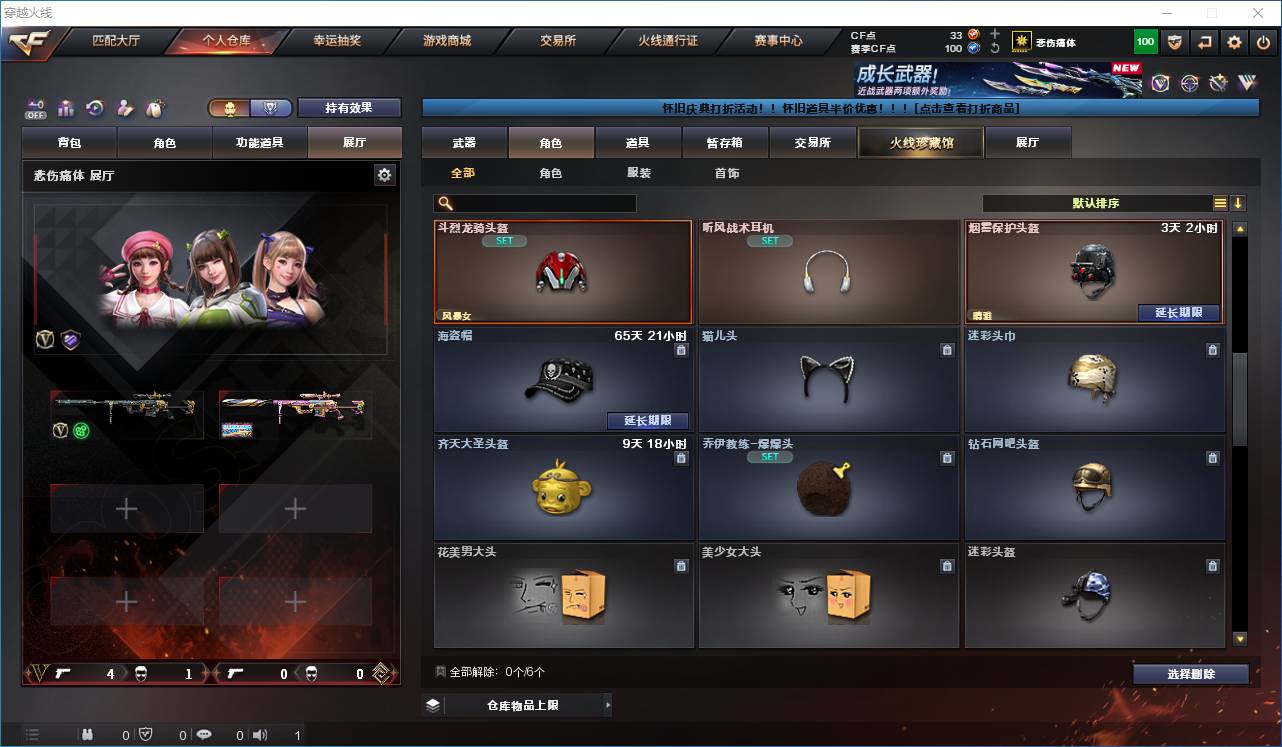Switch the skull/shield toggle to shield mode
Screen dimensions: 1282x747
[x=272, y=108]
